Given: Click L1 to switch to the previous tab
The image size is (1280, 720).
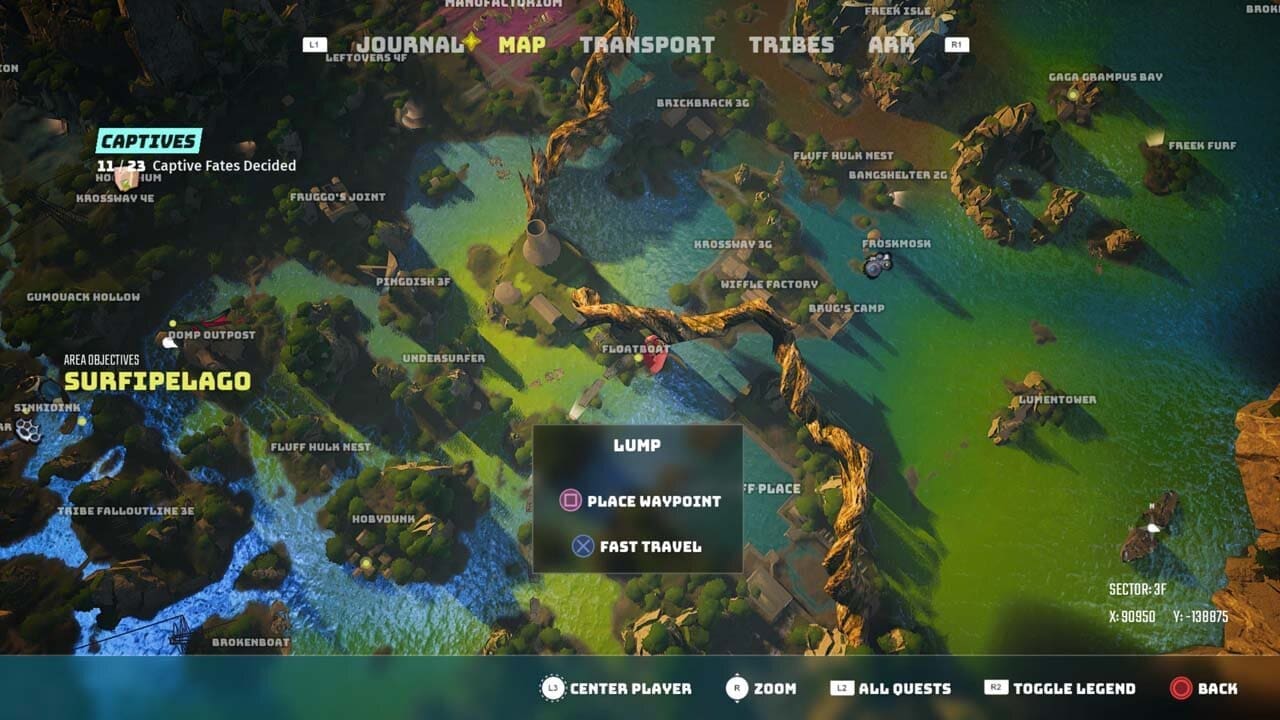Looking at the screenshot, I should pyautogui.click(x=313, y=44).
